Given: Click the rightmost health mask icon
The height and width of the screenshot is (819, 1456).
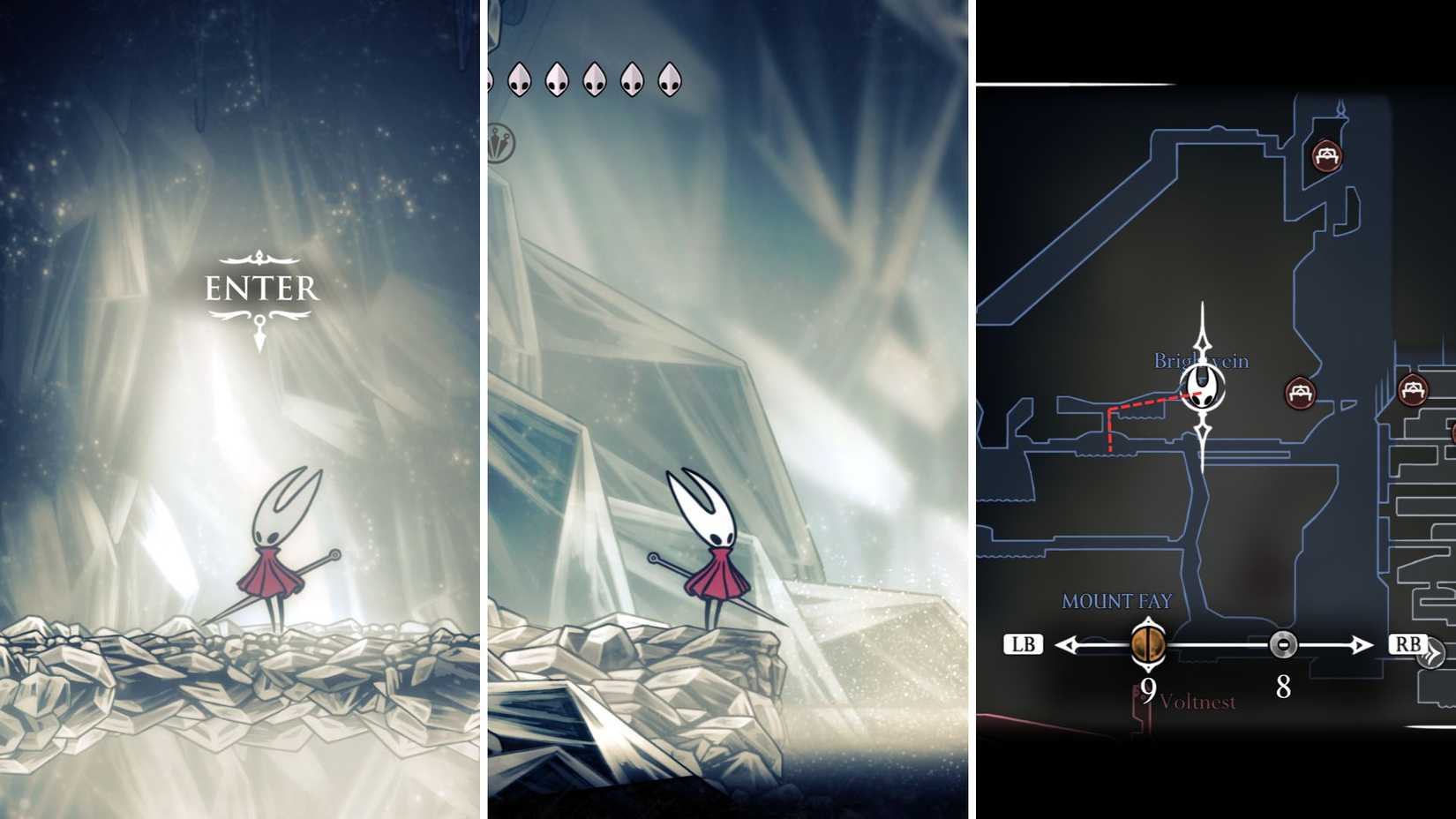Looking at the screenshot, I should pos(671,79).
